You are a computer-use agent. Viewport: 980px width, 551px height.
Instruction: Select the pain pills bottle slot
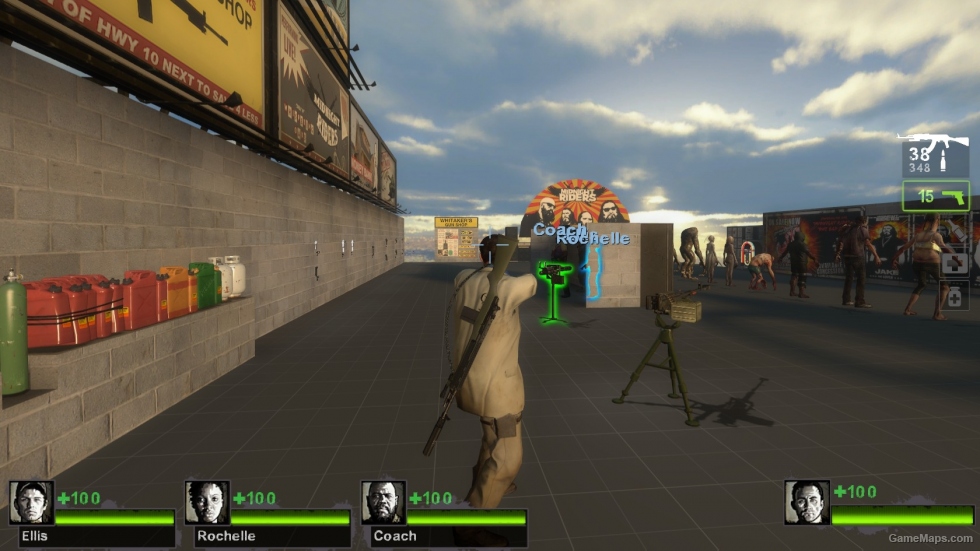coord(955,296)
